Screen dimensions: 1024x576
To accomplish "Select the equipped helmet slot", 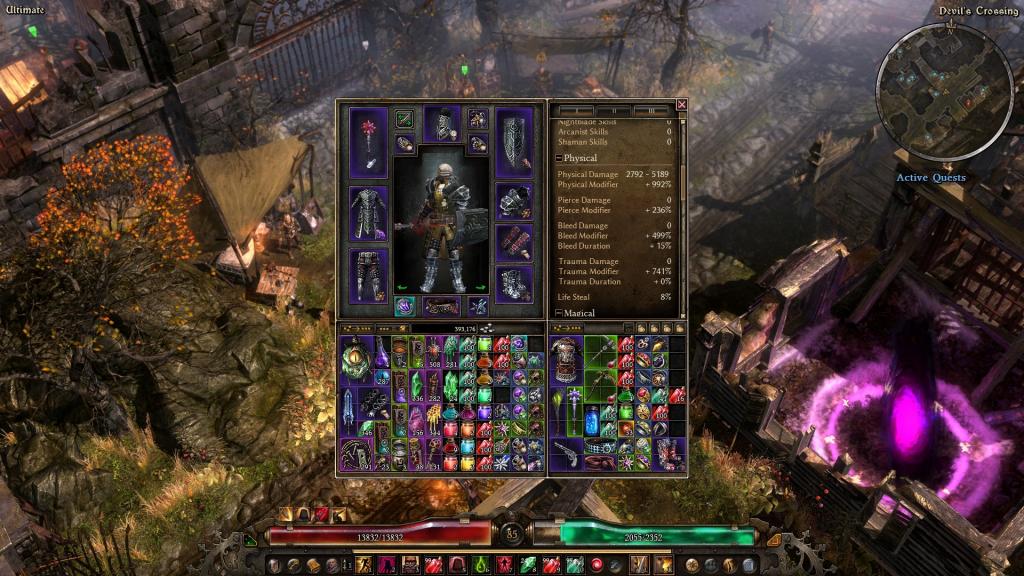I will point(441,124).
